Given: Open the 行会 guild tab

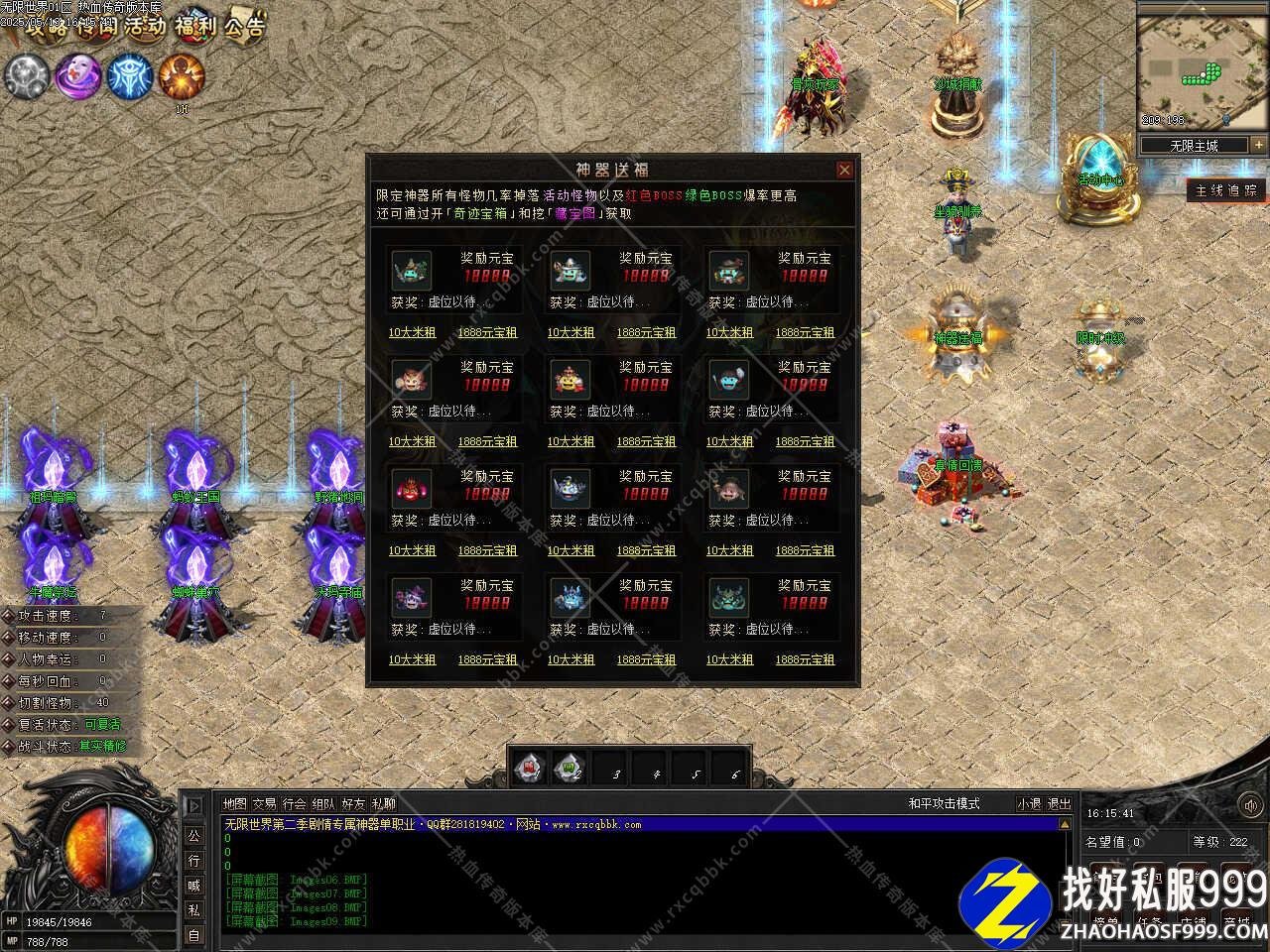Looking at the screenshot, I should pyautogui.click(x=294, y=803).
